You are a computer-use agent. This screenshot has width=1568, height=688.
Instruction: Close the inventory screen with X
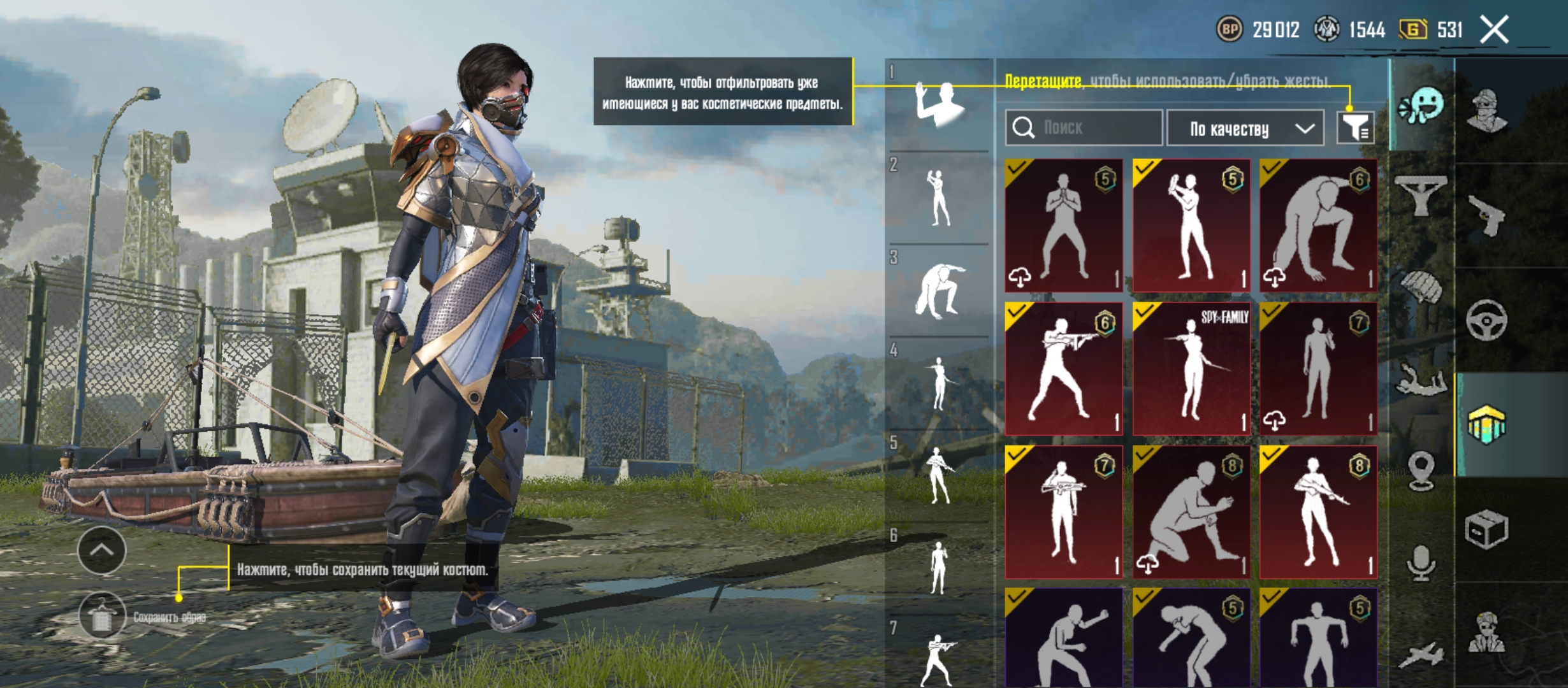[1494, 30]
